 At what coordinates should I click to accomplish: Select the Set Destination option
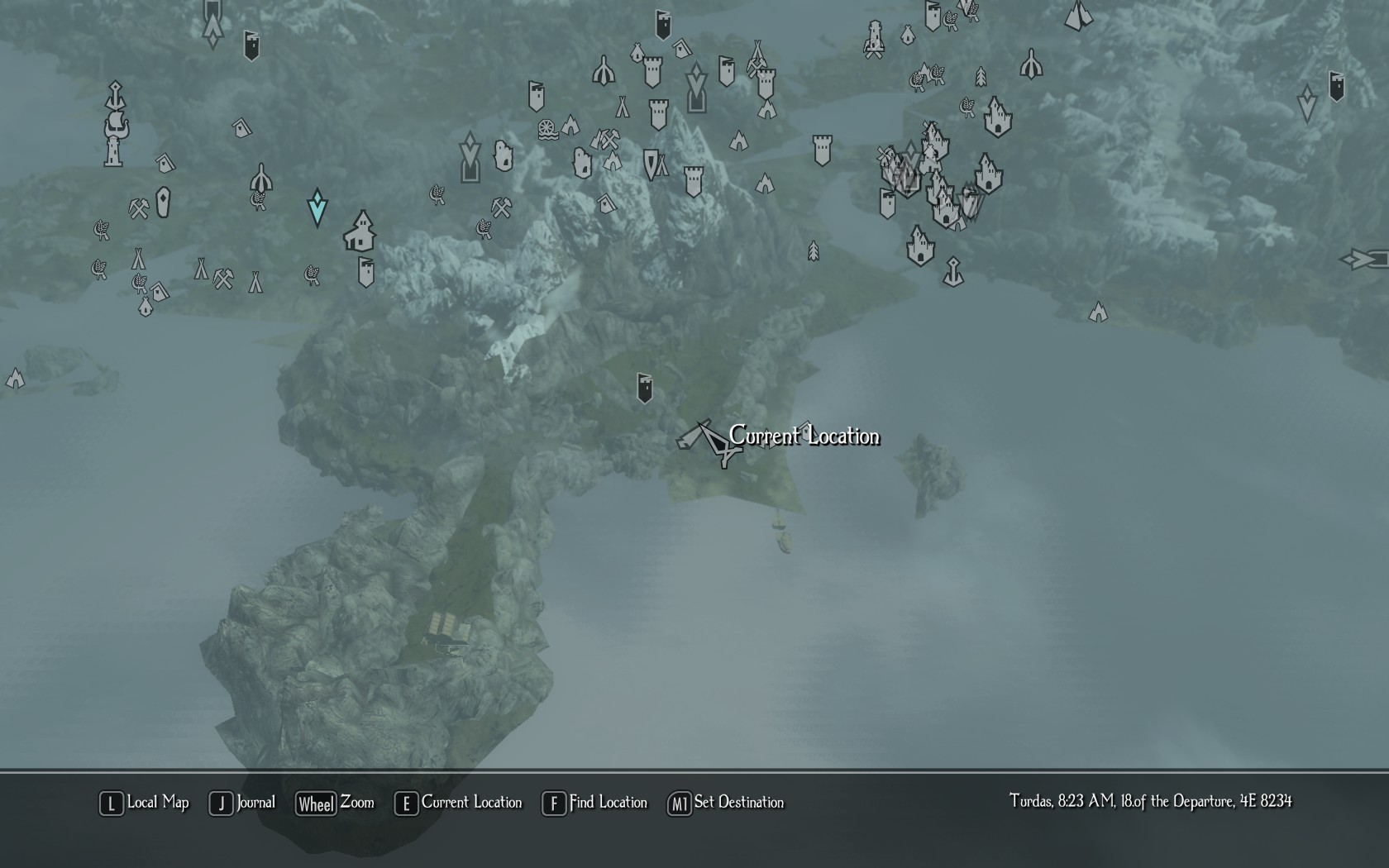[726, 803]
